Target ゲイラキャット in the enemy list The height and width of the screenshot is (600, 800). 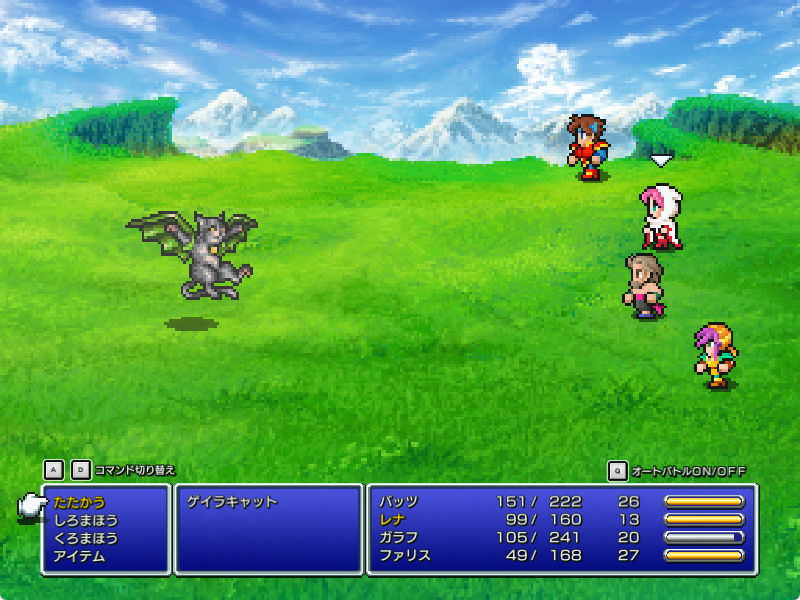232,502
